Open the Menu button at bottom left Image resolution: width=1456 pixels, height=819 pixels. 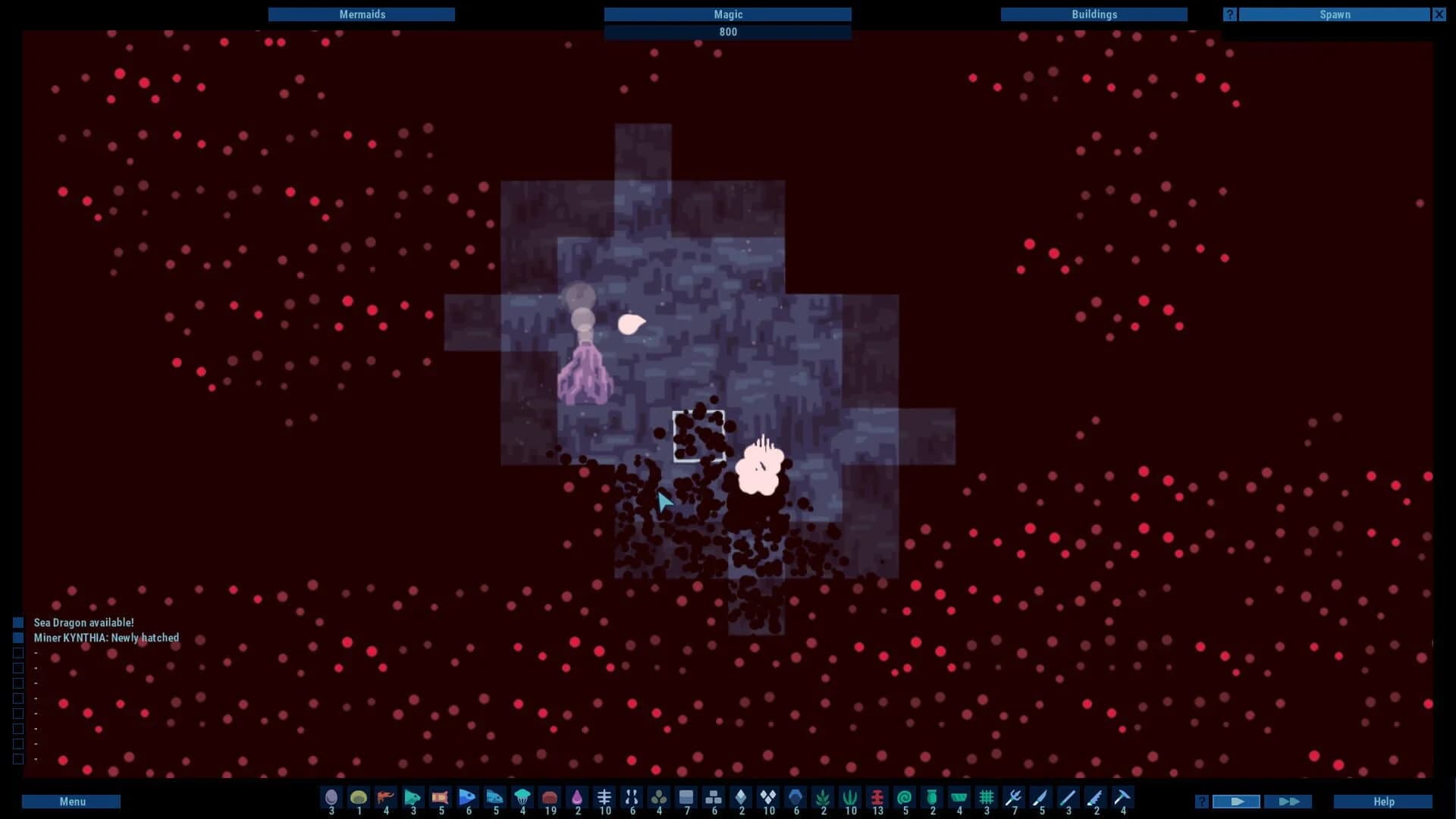71,801
